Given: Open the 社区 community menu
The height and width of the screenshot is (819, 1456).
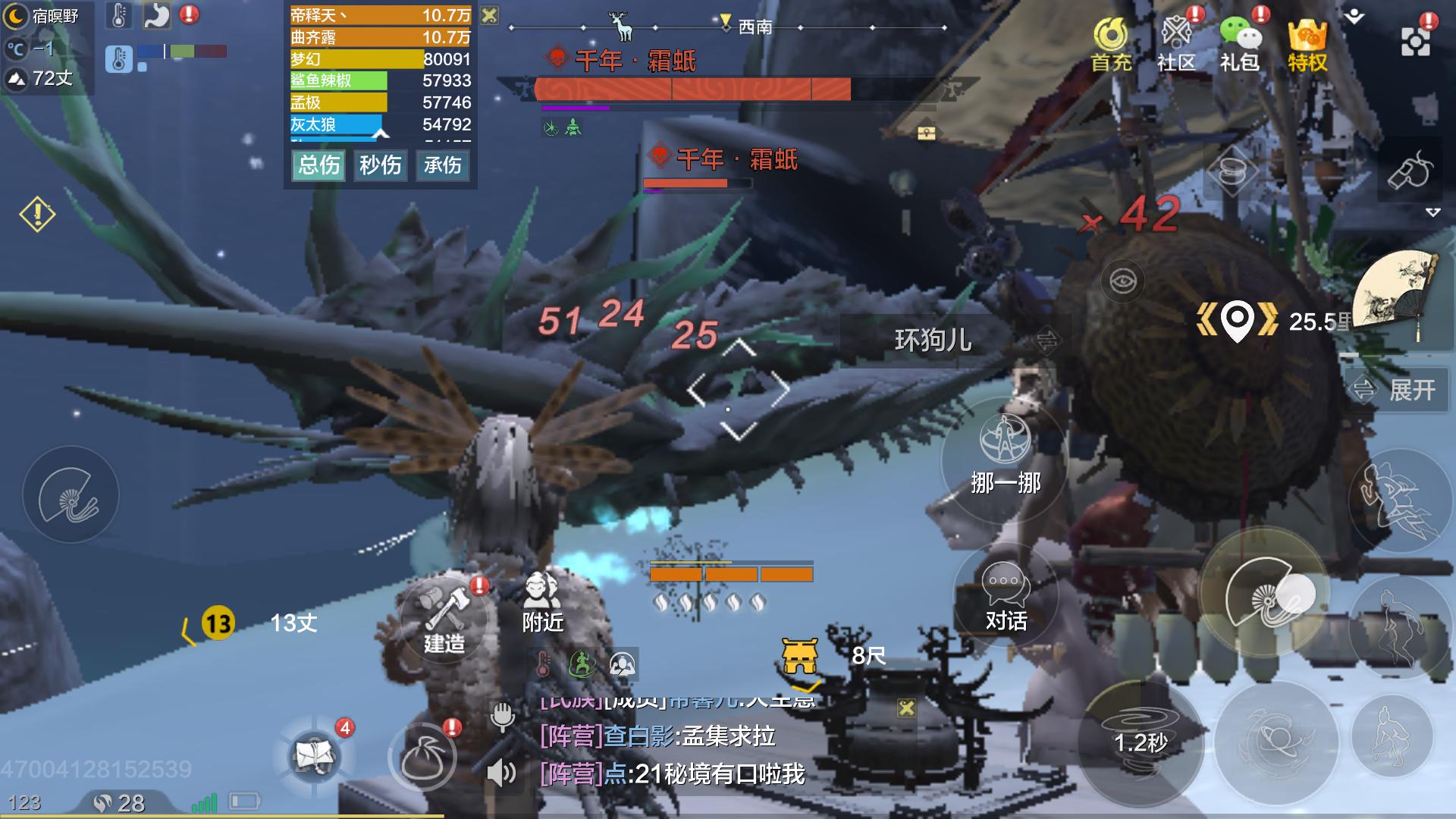Looking at the screenshot, I should (x=1176, y=44).
